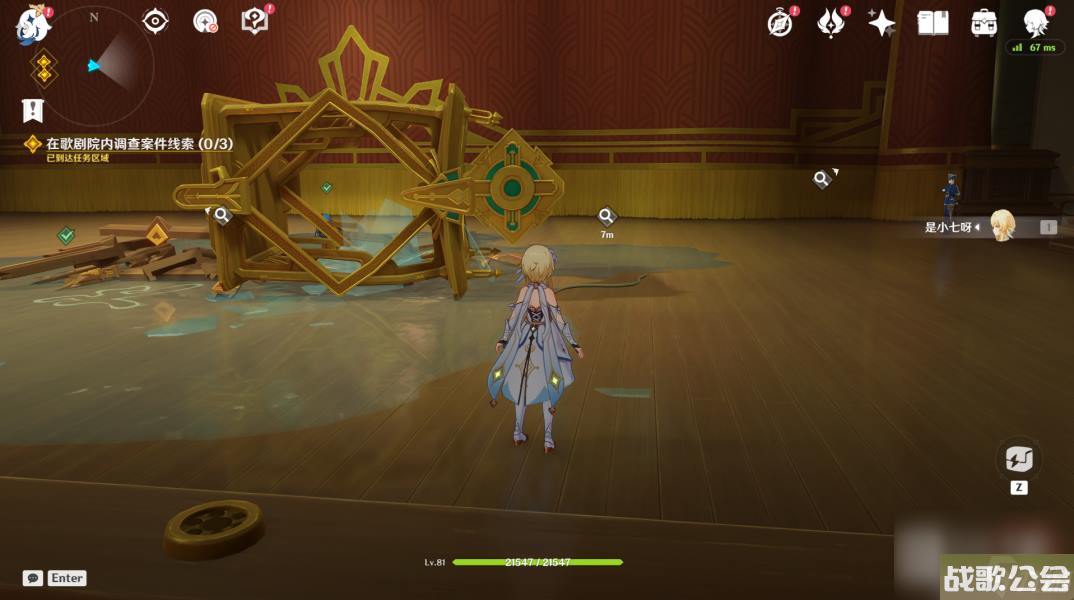Open the character profile head icon
1074x600 pixels.
[x=1036, y=22]
